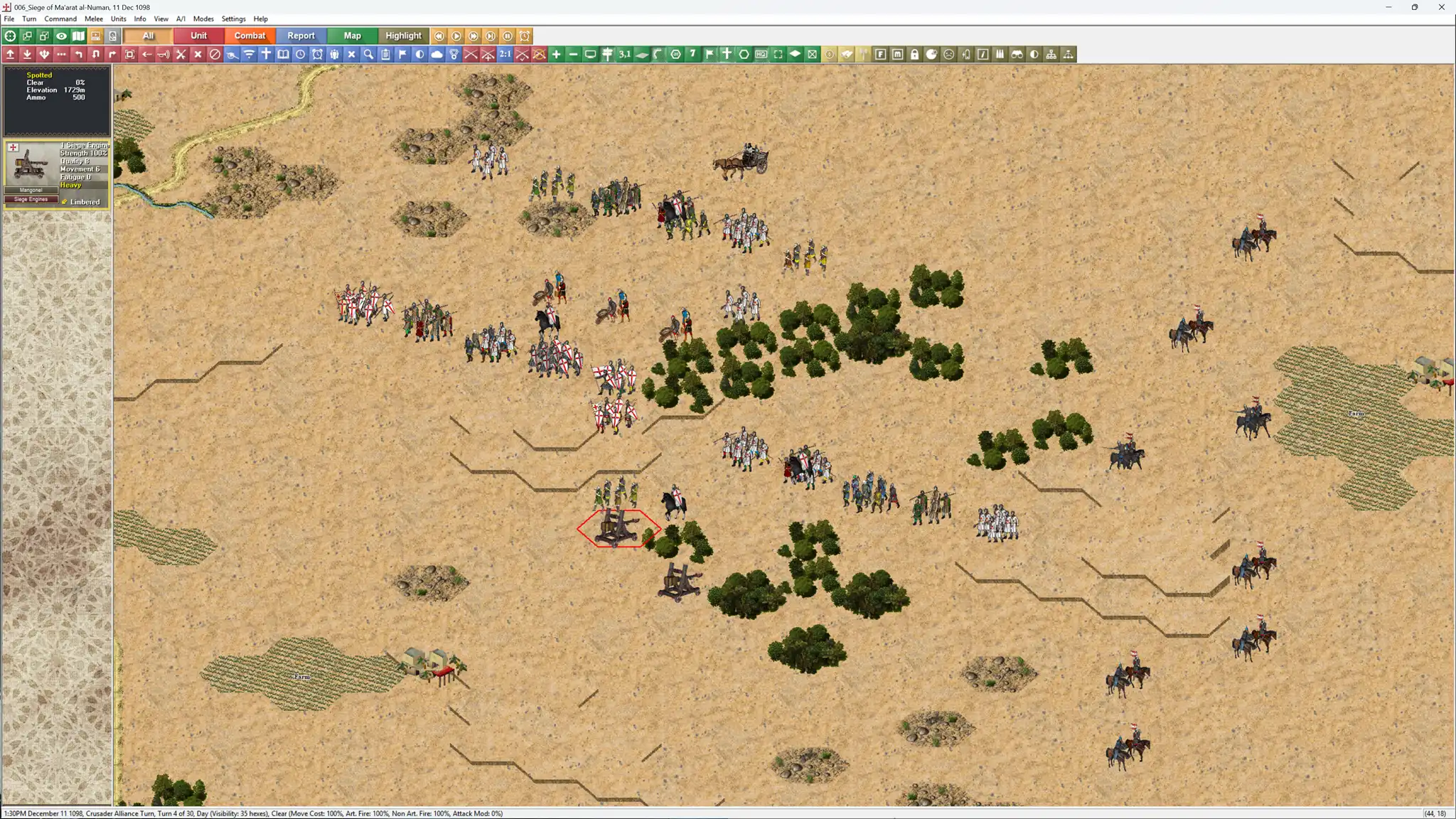Toggle the hexagon grid outline icon
The width and height of the screenshot is (1456, 819).
pos(742,54)
